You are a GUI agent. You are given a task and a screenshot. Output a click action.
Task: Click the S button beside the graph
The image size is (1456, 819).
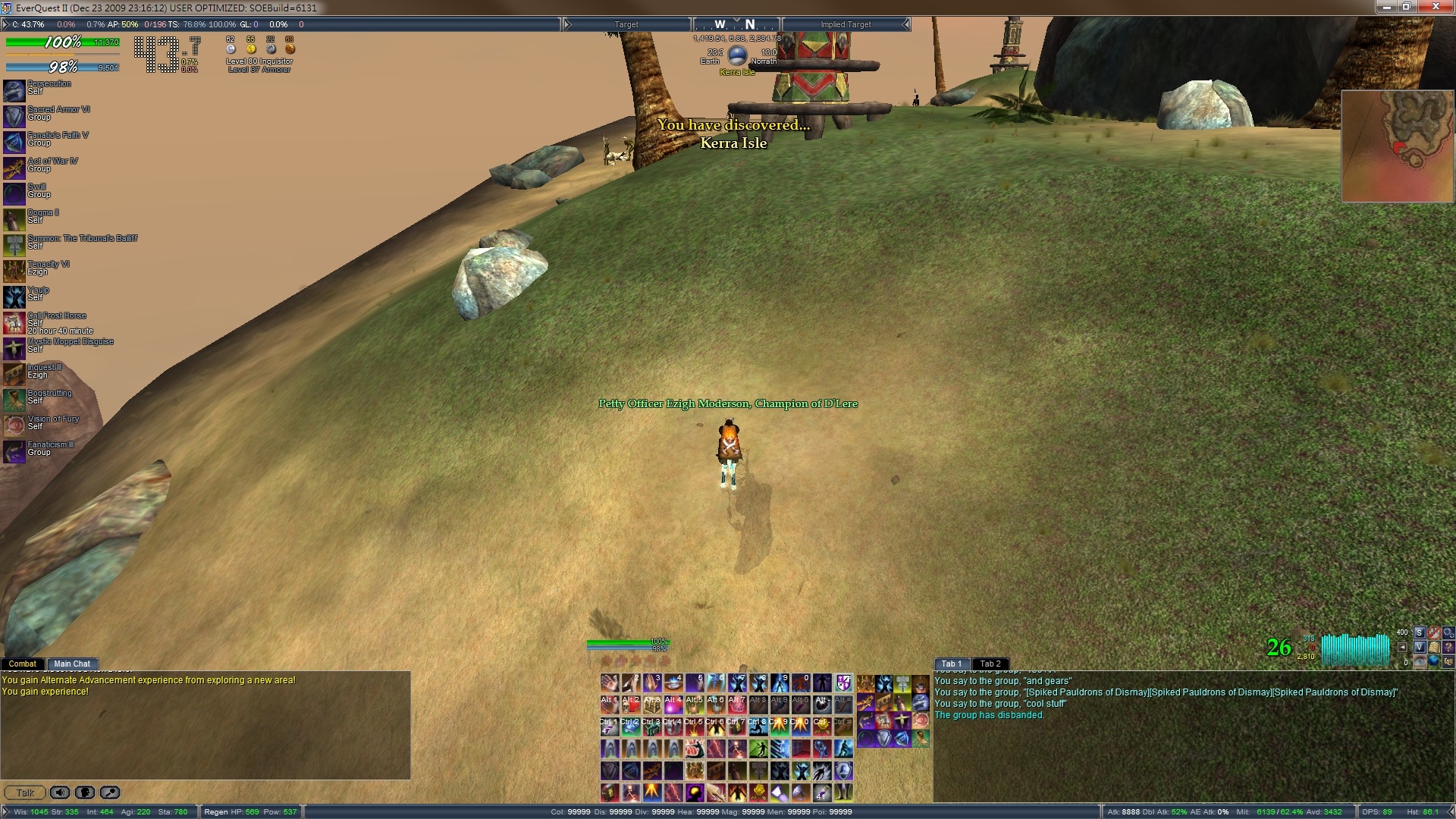click(1419, 632)
